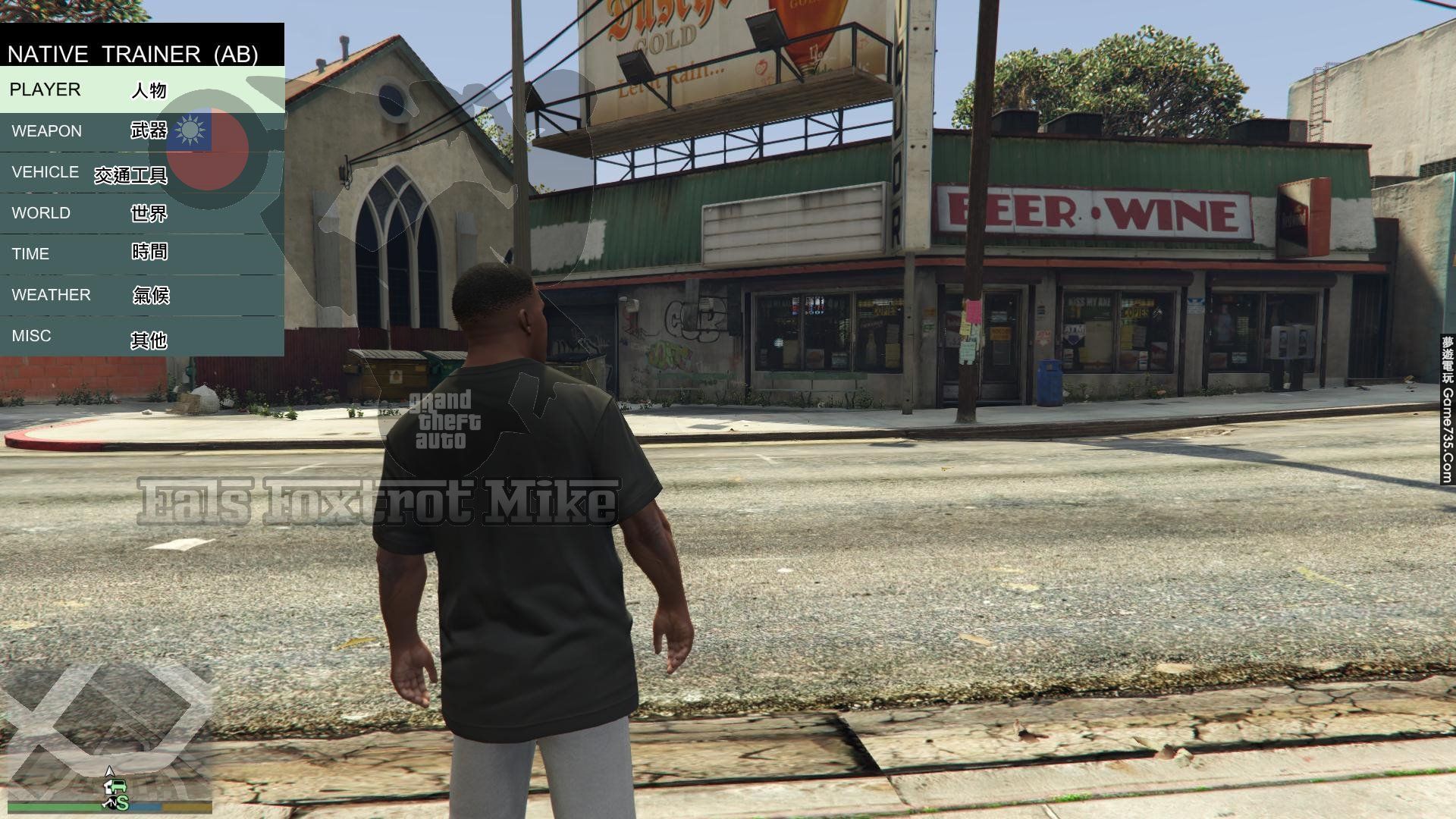Open the WEATHER settings entry
Screen dimensions: 1456x819
pyautogui.click(x=142, y=295)
